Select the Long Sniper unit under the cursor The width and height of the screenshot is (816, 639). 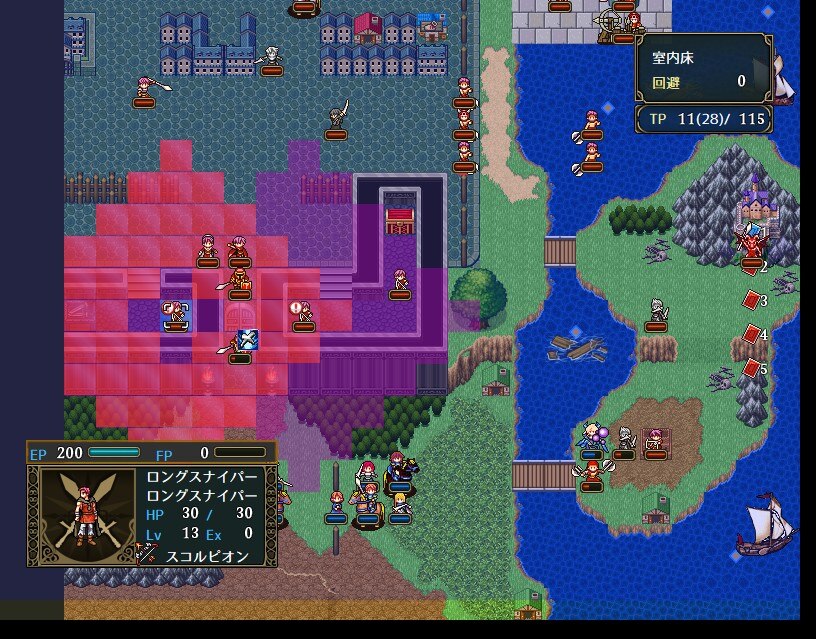pos(176,314)
